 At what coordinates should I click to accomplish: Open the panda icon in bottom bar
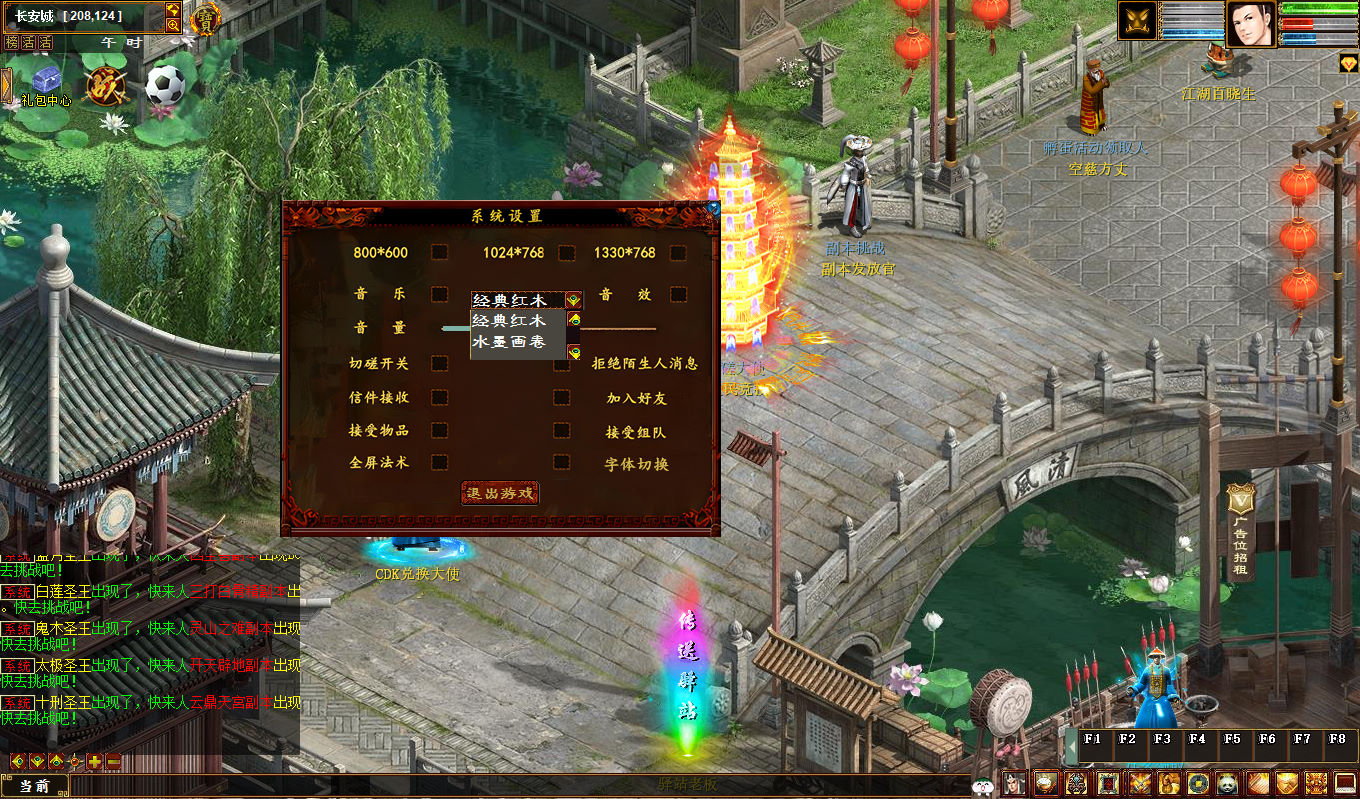point(1229,783)
